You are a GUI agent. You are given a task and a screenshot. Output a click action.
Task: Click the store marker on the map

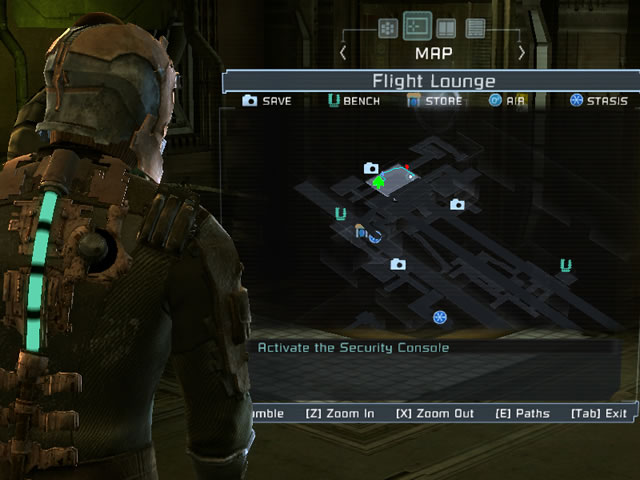coord(361,232)
